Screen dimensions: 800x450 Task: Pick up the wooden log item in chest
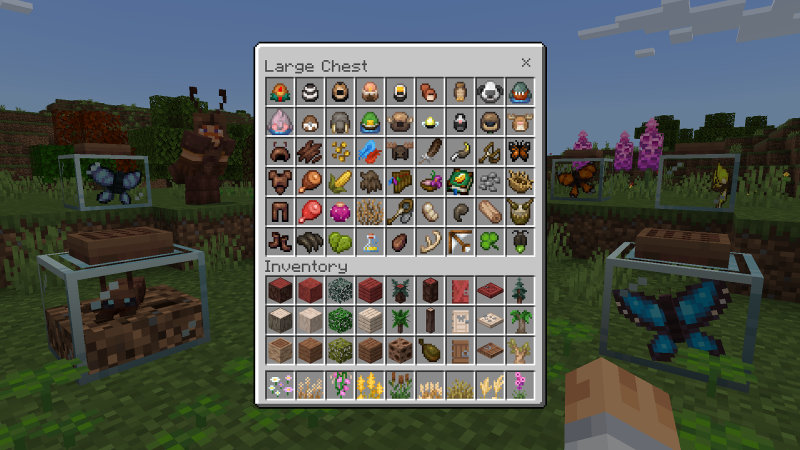click(490, 213)
